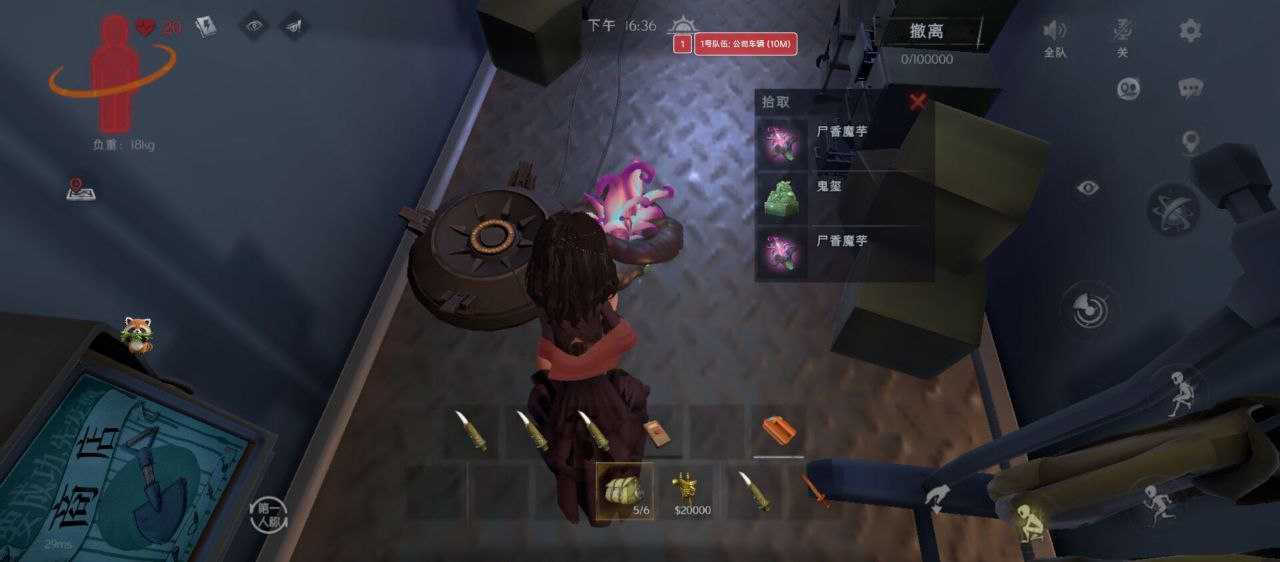Open the chat speech bubble
The image size is (1280, 562).
point(1190,89)
